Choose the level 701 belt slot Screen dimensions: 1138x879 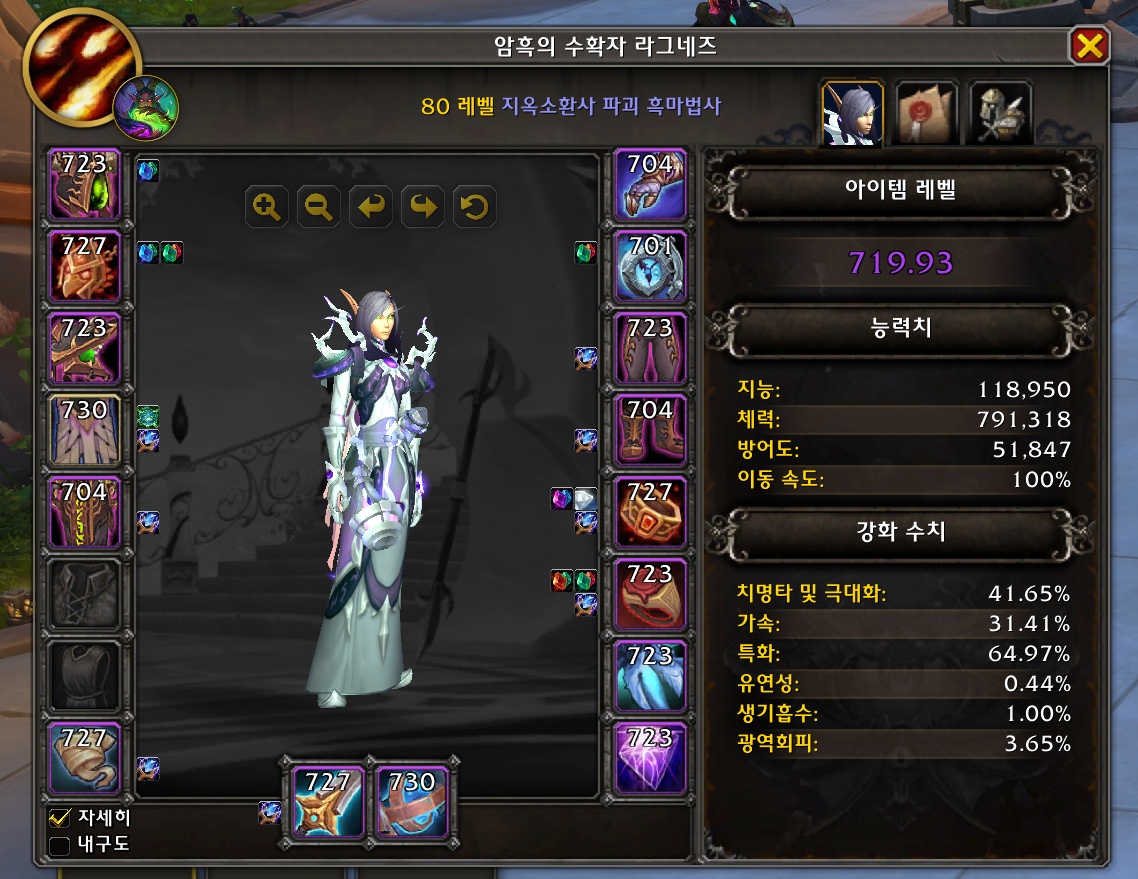[651, 267]
